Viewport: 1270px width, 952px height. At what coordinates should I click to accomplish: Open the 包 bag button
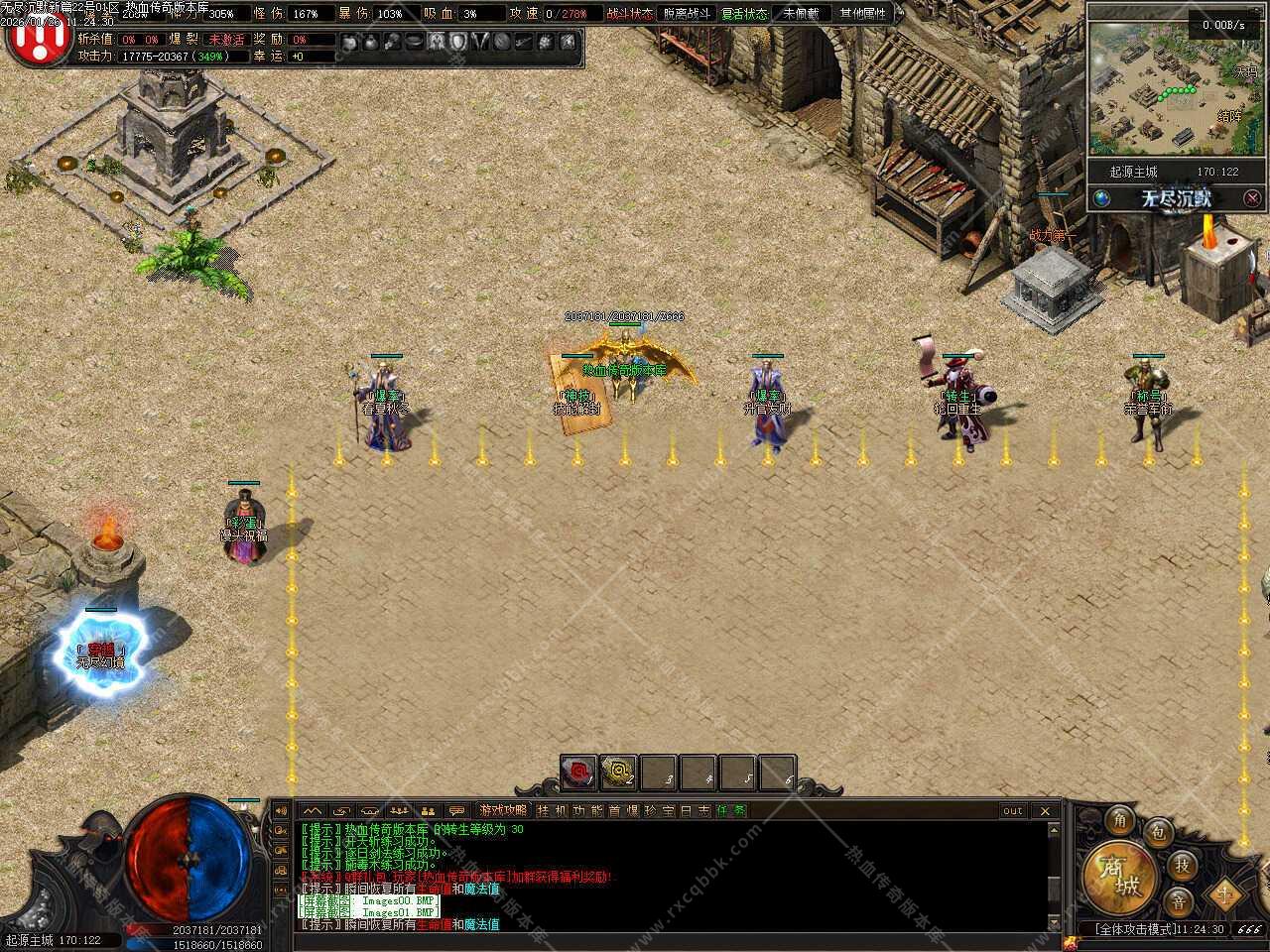(x=1157, y=833)
